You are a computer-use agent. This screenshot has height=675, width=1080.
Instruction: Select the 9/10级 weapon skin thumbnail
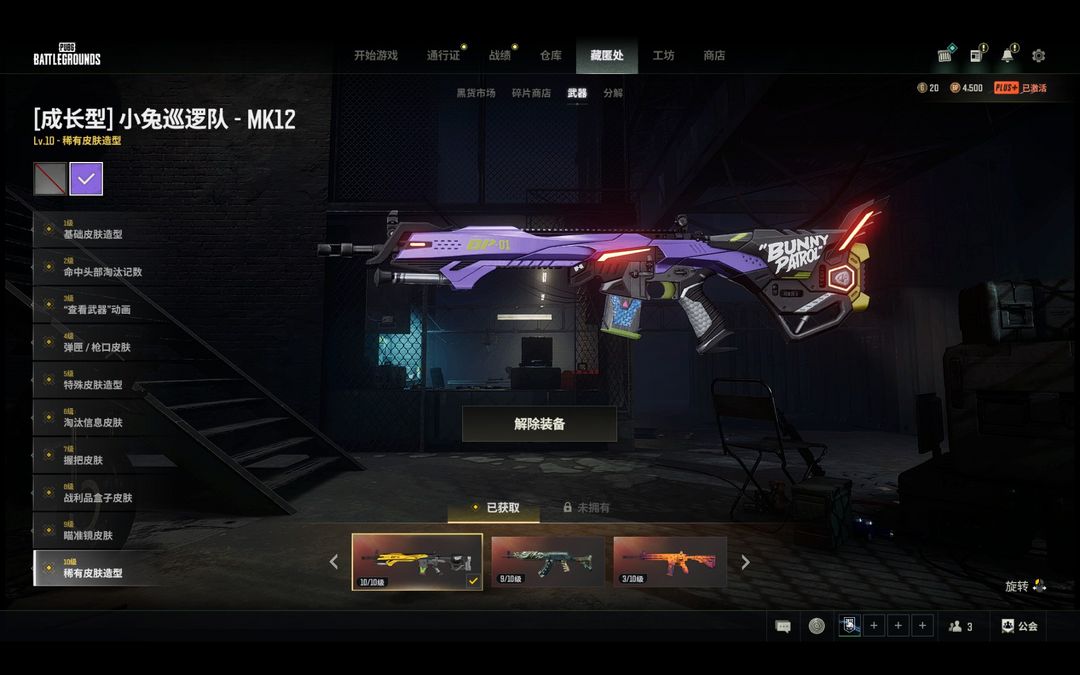coord(547,562)
